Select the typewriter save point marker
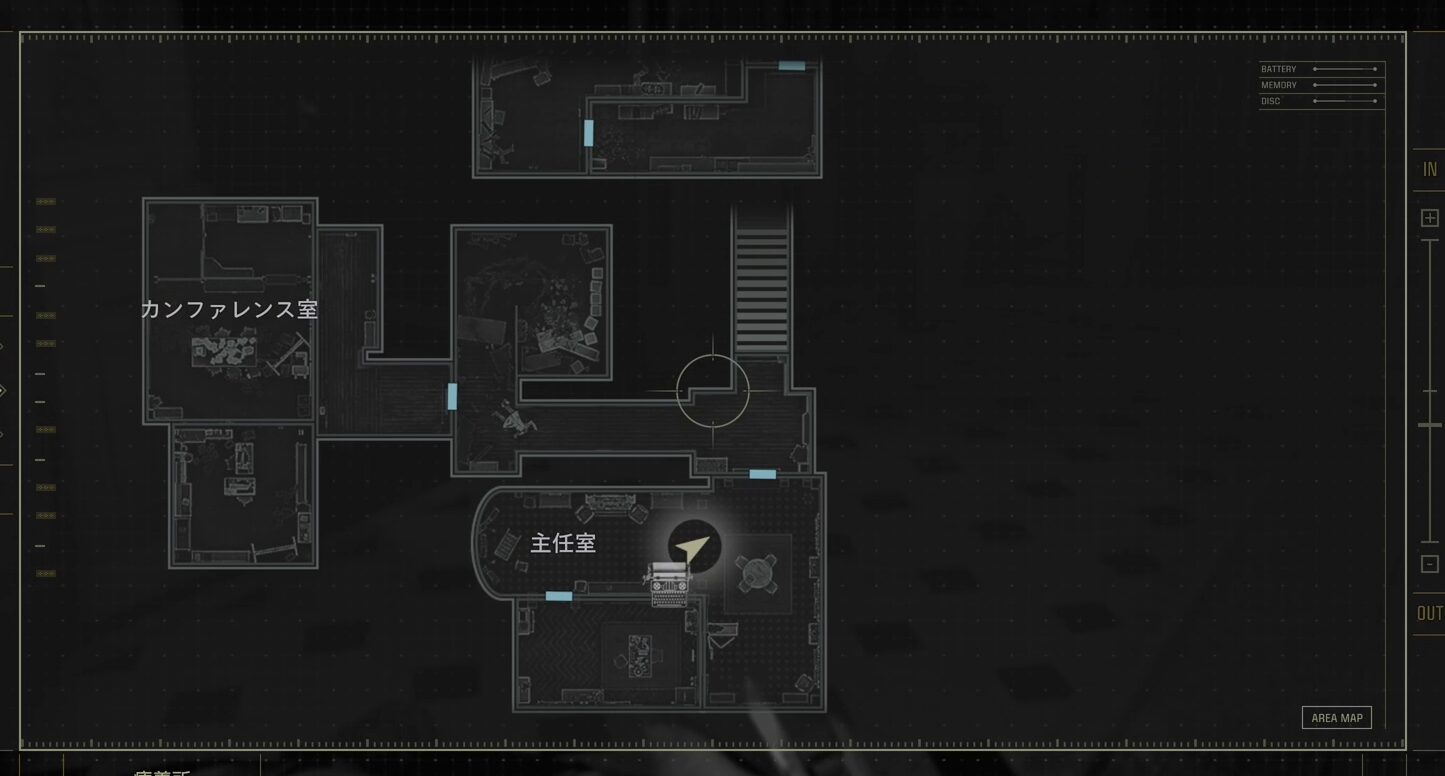The height and width of the screenshot is (776, 1445). [669, 584]
